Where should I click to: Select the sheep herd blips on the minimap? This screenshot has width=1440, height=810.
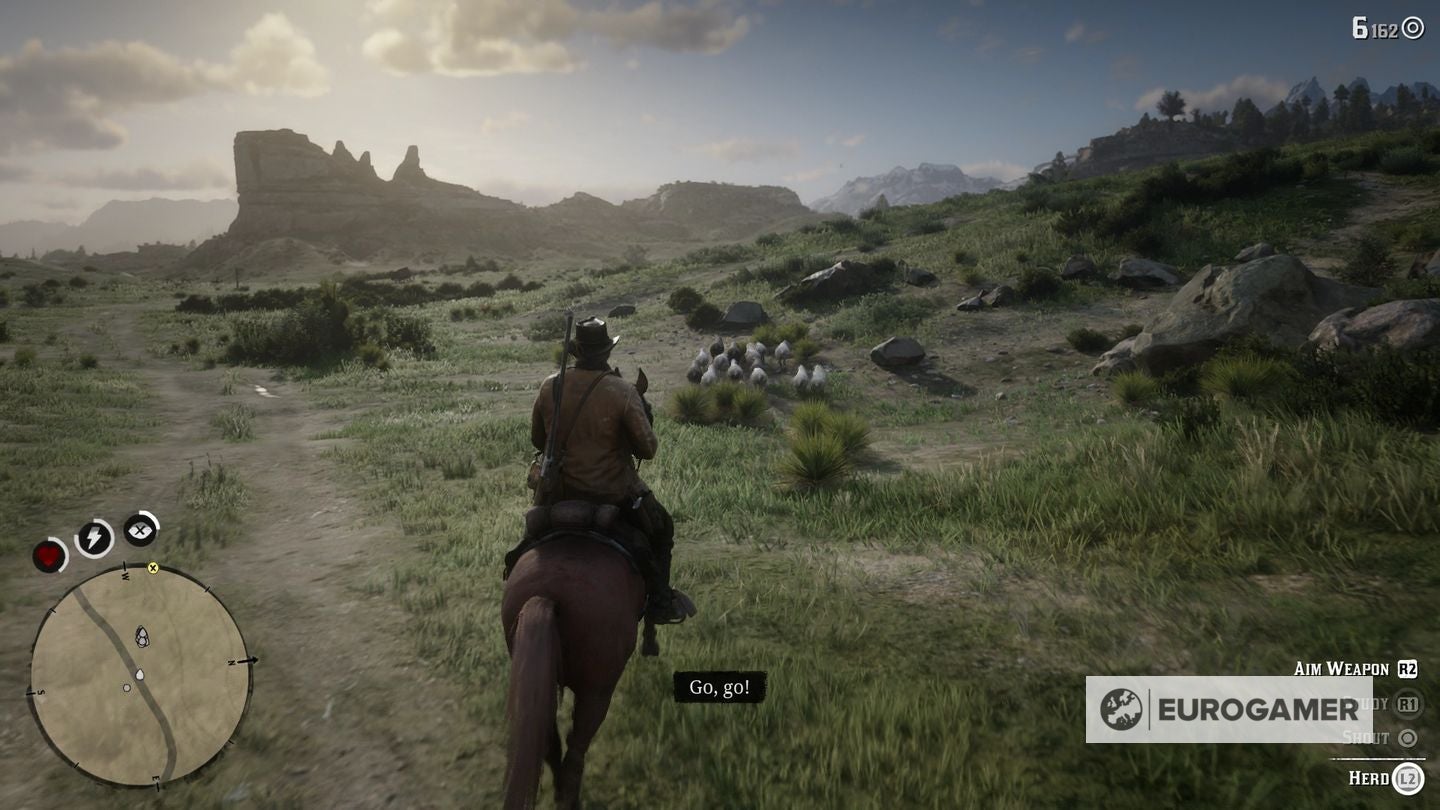[x=143, y=636]
